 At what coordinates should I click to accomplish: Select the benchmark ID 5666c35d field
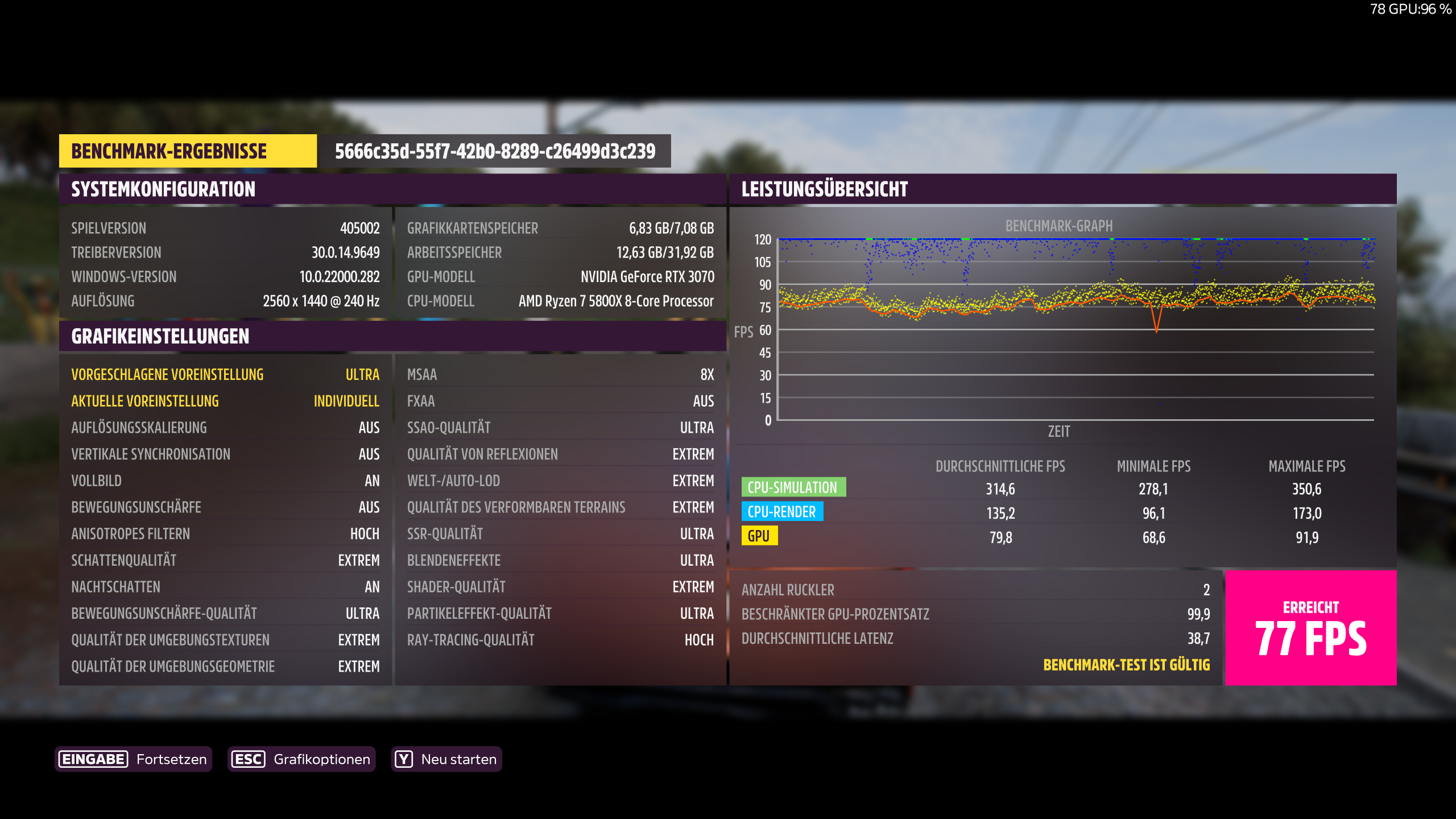coord(494,151)
